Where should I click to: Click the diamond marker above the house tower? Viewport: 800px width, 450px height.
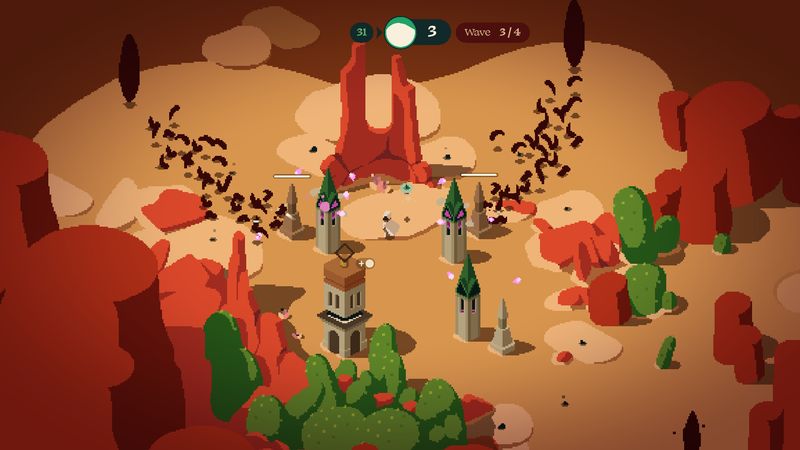(344, 252)
